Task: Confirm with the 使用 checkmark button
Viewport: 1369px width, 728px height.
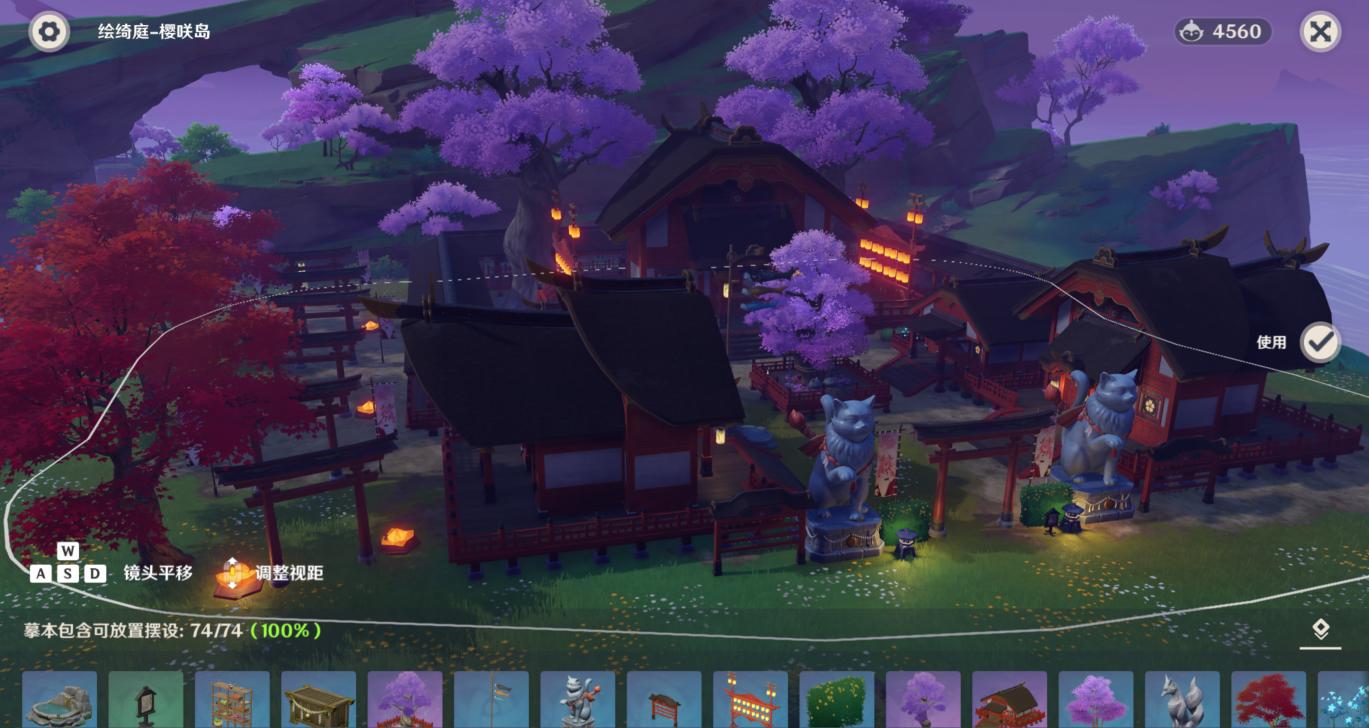Action: tap(1320, 342)
